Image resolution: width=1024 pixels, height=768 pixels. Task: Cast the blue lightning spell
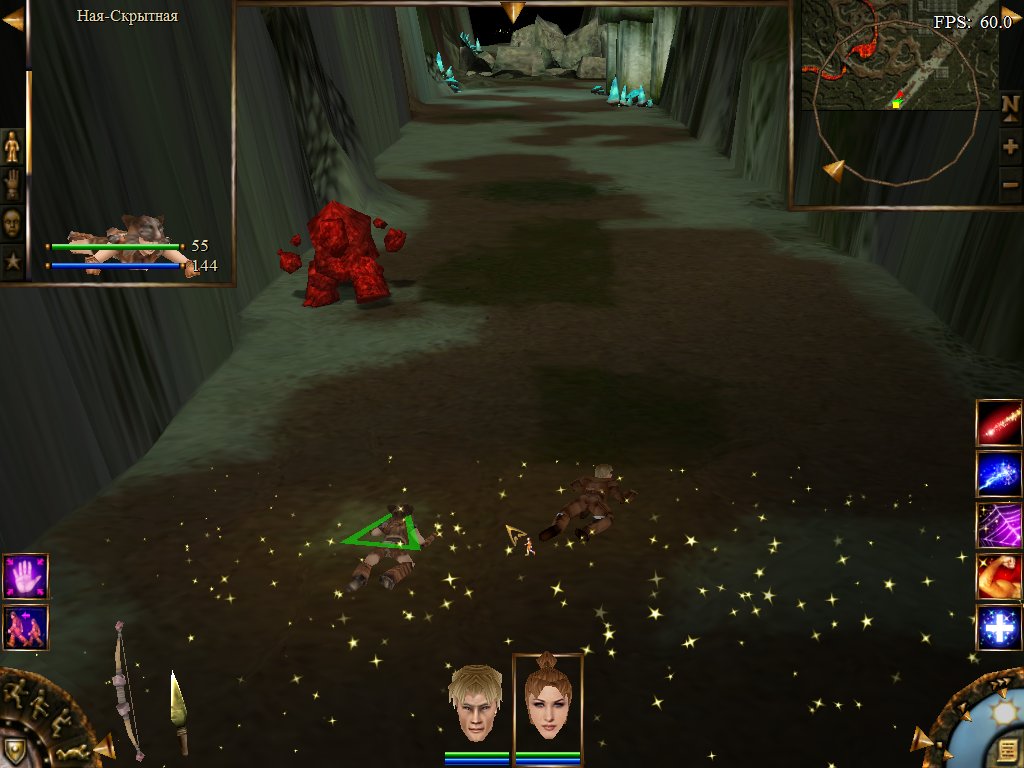coord(999,474)
